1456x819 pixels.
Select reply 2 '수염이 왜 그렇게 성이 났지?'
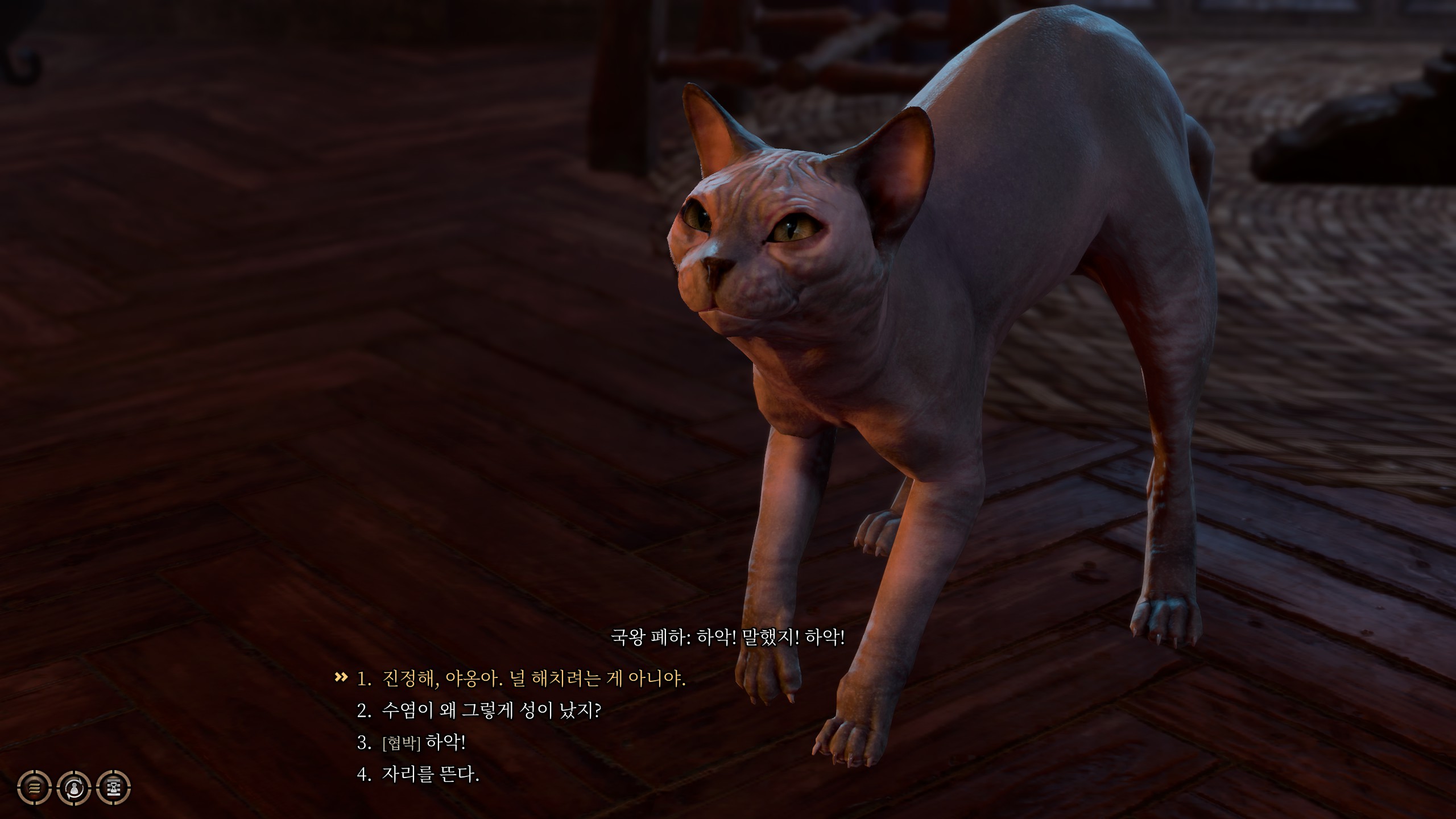pos(491,710)
